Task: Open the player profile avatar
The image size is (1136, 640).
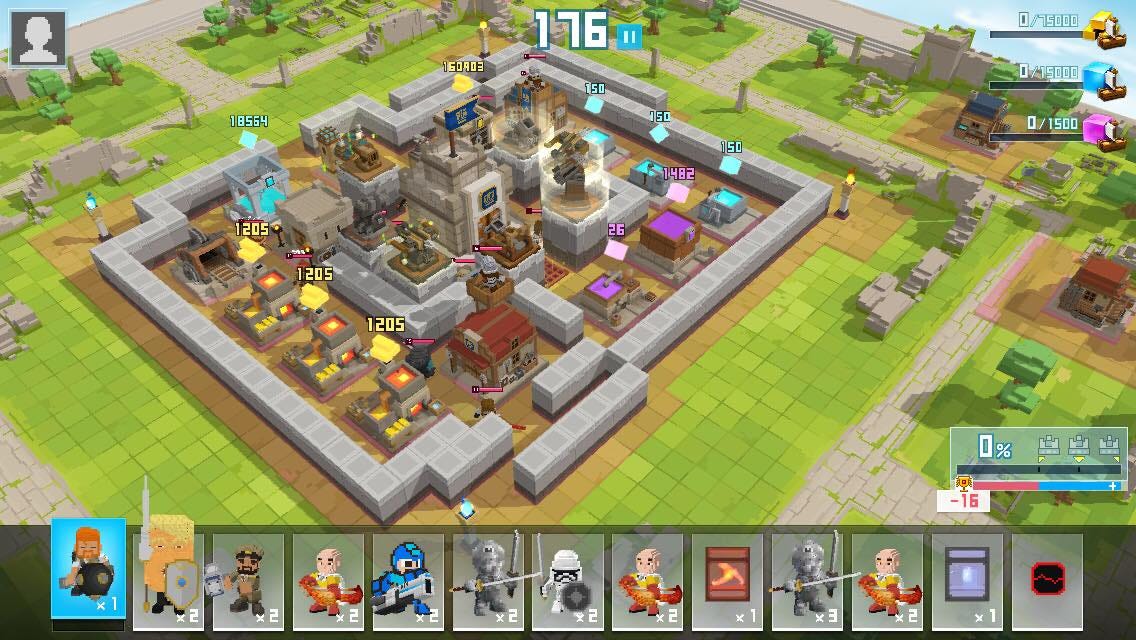Action: pos(38,38)
